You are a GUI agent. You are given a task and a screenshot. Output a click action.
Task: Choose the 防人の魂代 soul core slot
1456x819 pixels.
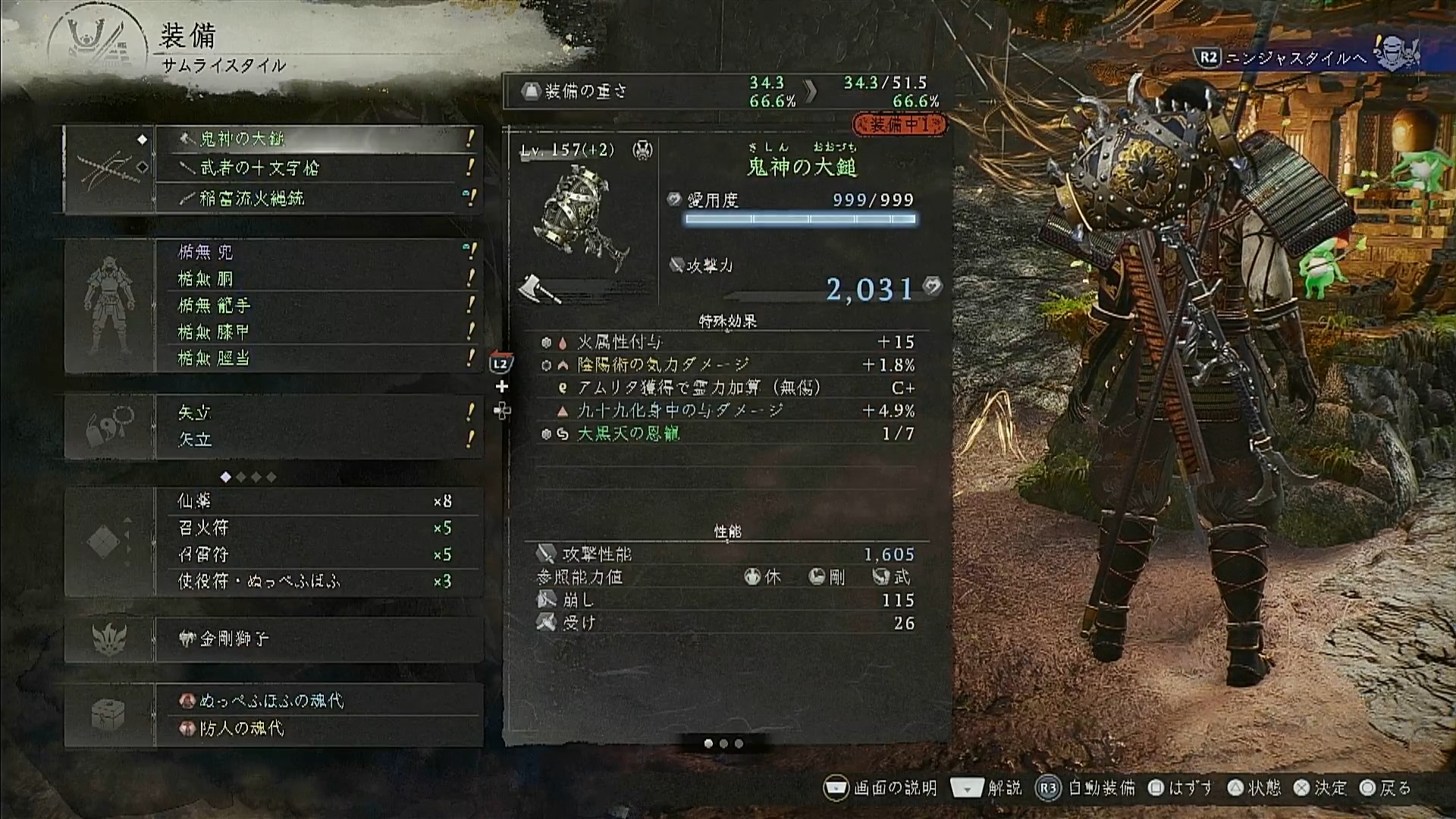click(318, 728)
